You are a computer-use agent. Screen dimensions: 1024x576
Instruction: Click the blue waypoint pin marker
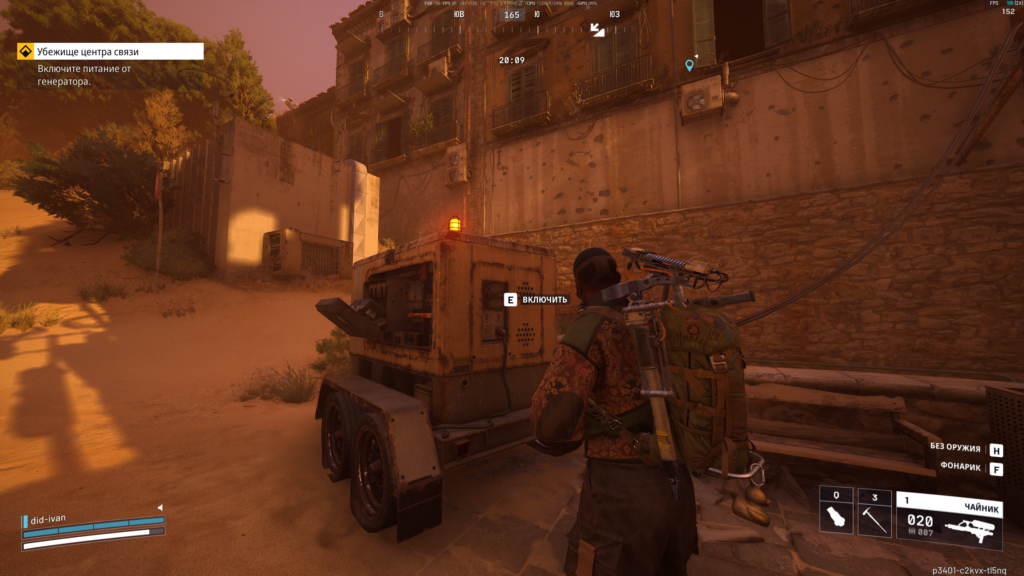(689, 65)
